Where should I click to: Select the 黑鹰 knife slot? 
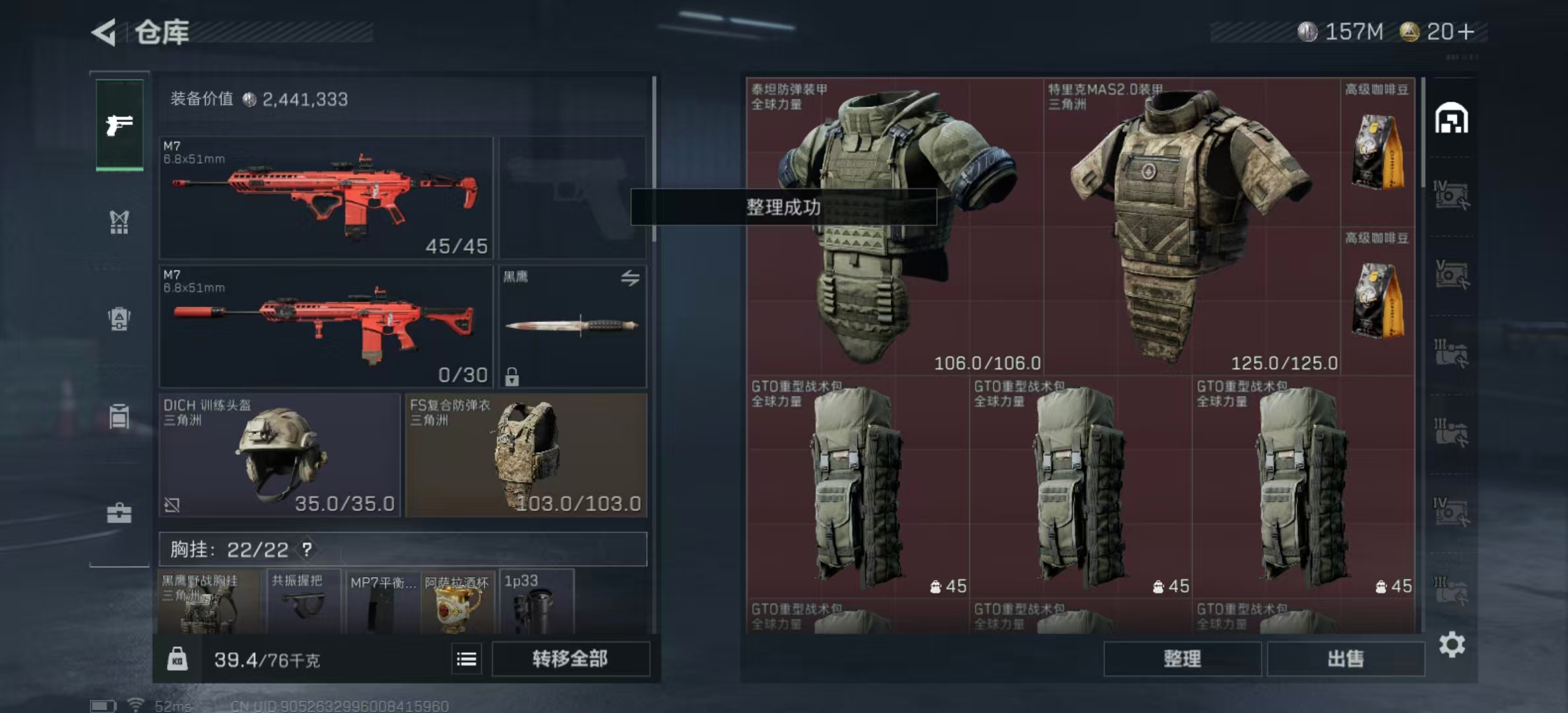572,326
